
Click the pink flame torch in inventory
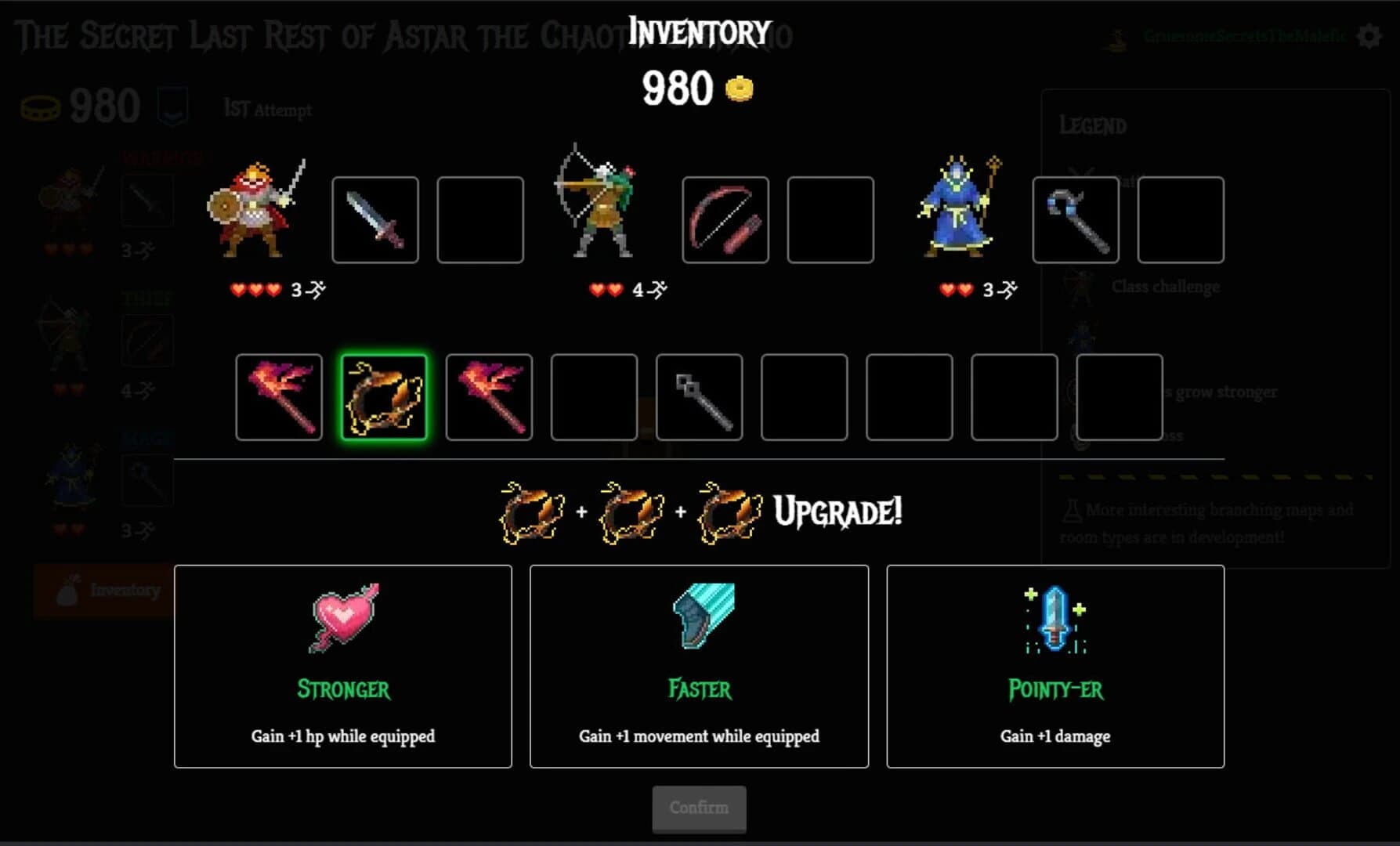[488, 396]
